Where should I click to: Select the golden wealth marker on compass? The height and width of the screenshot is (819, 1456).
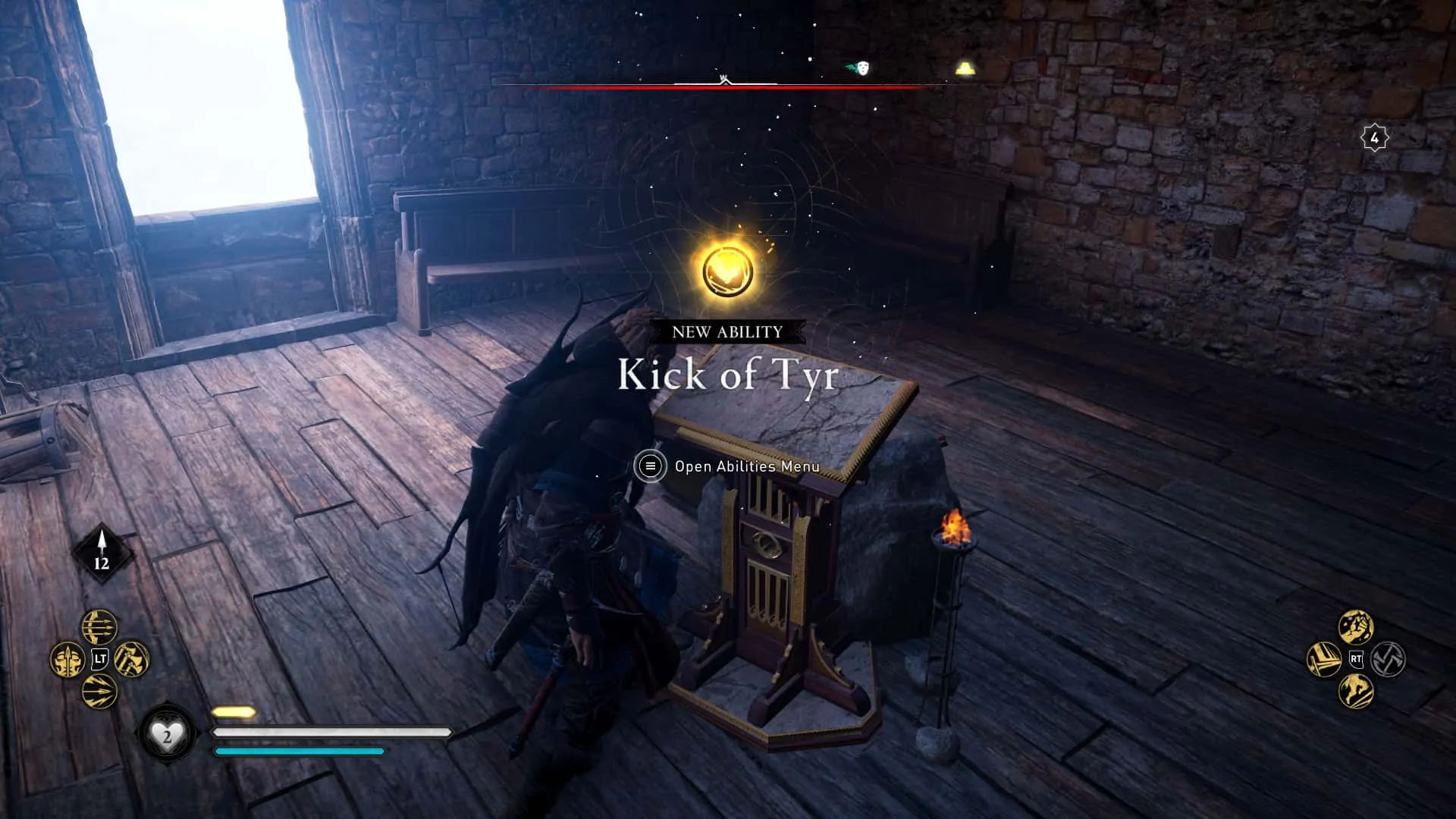pos(964,70)
